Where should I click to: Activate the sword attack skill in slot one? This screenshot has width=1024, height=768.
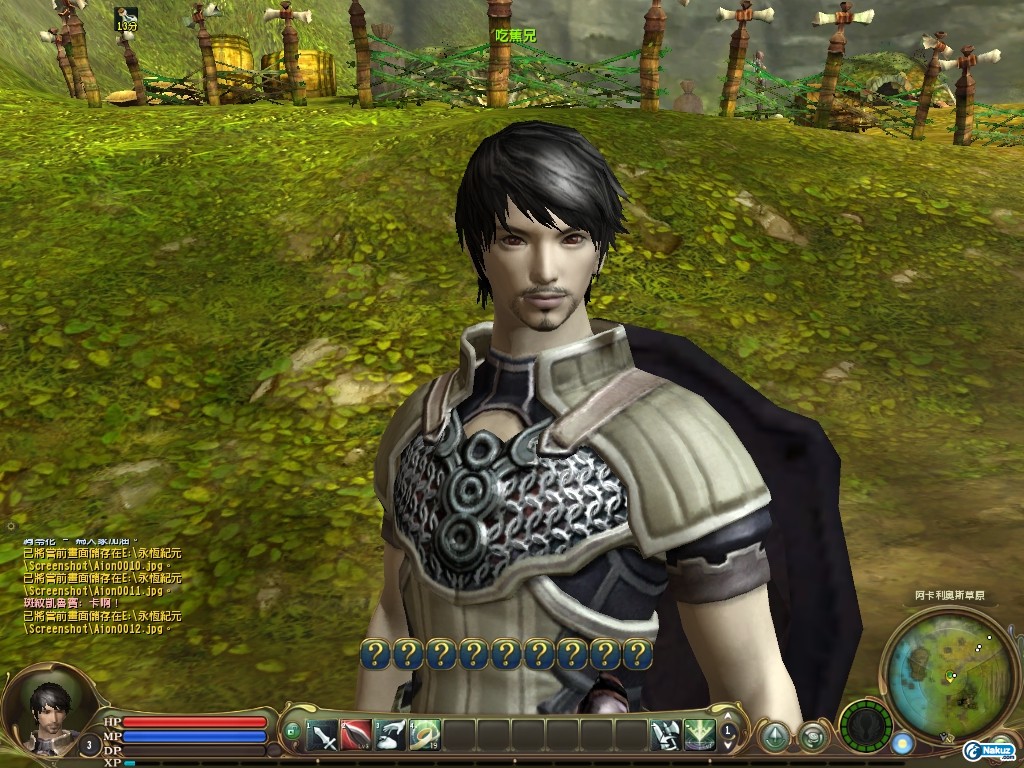(323, 736)
